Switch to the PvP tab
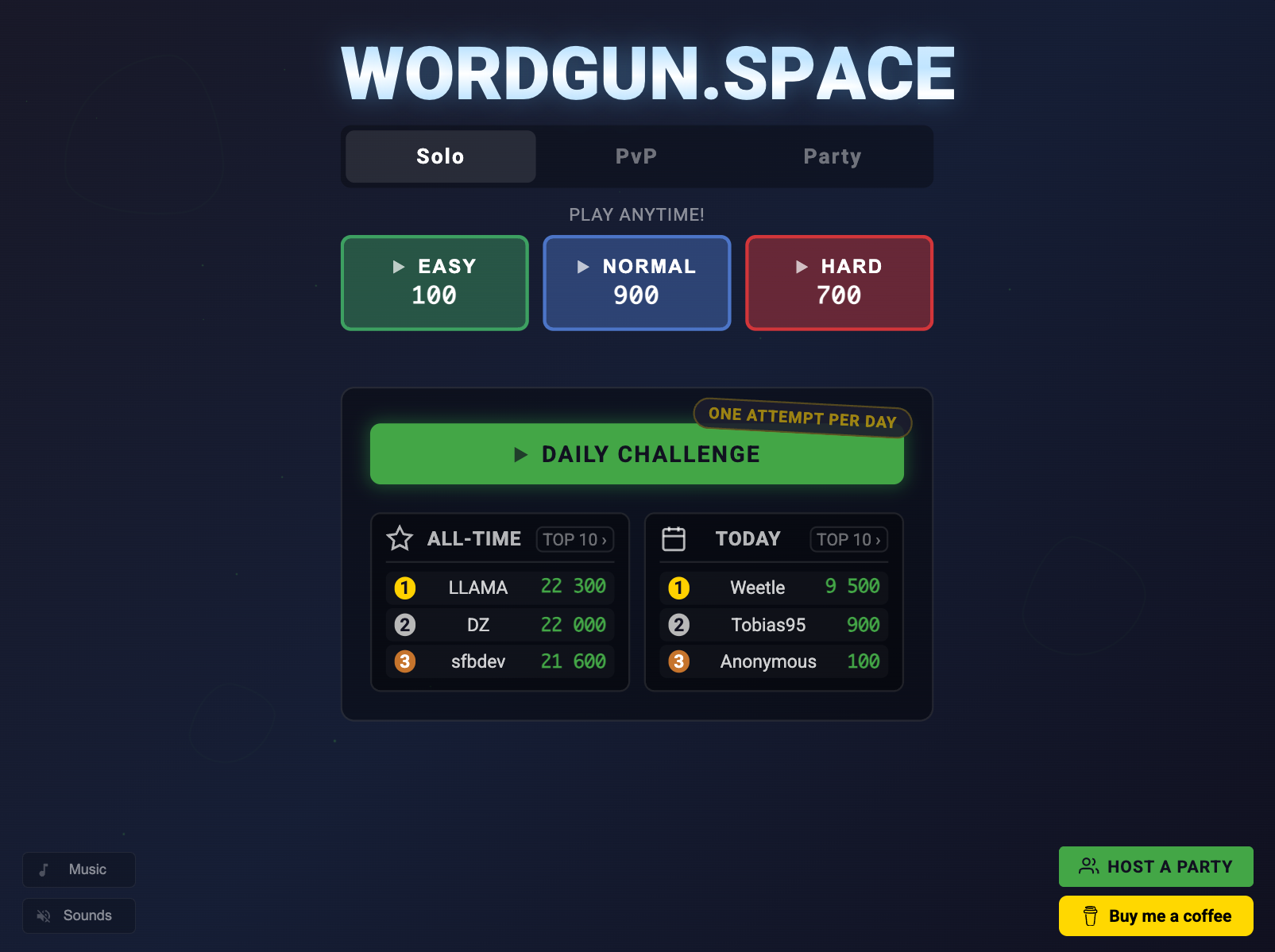This screenshot has height=952, width=1275. pyautogui.click(x=636, y=156)
